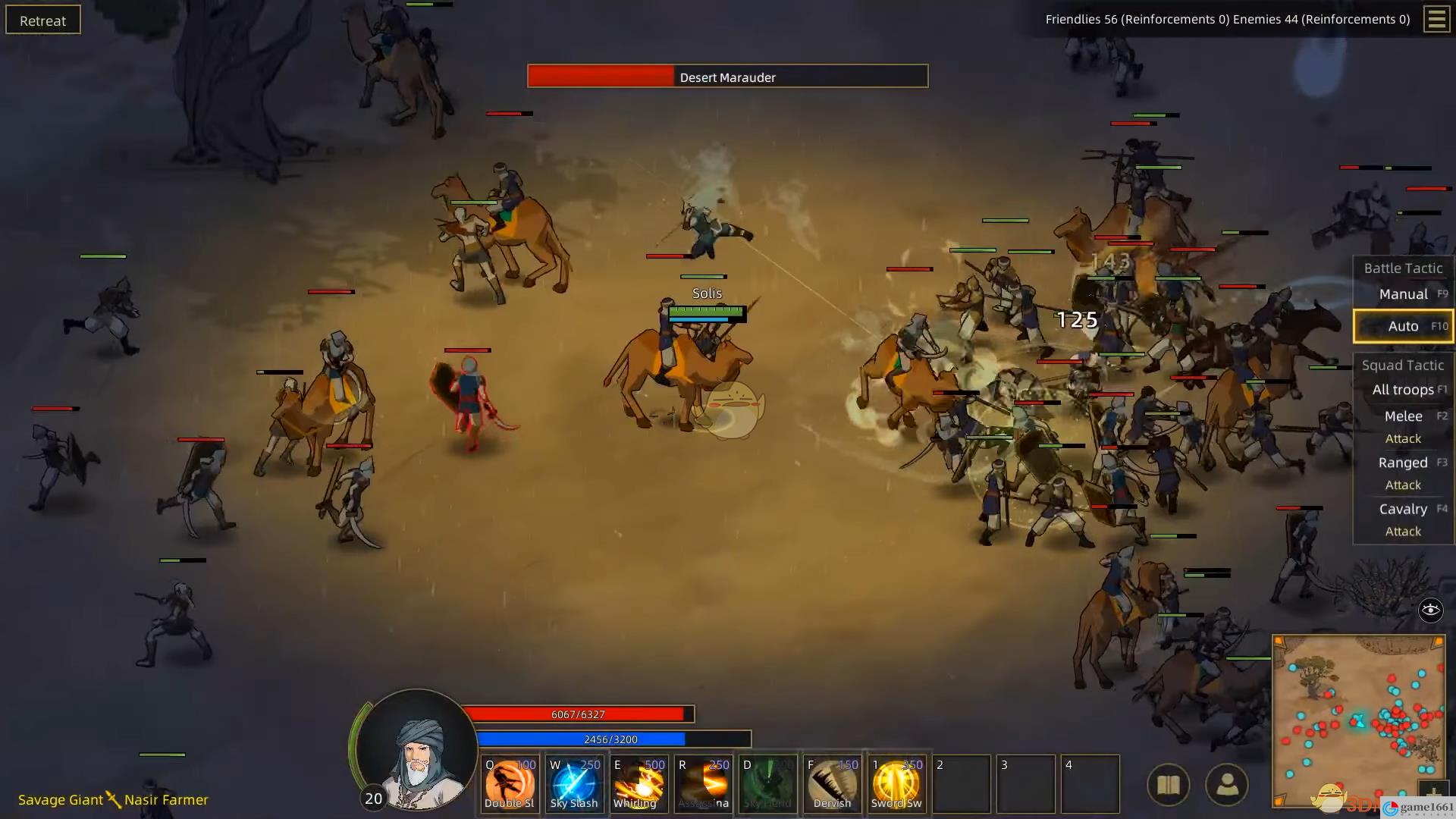
Task: Activate the Sword Sweep skill
Action: (896, 783)
